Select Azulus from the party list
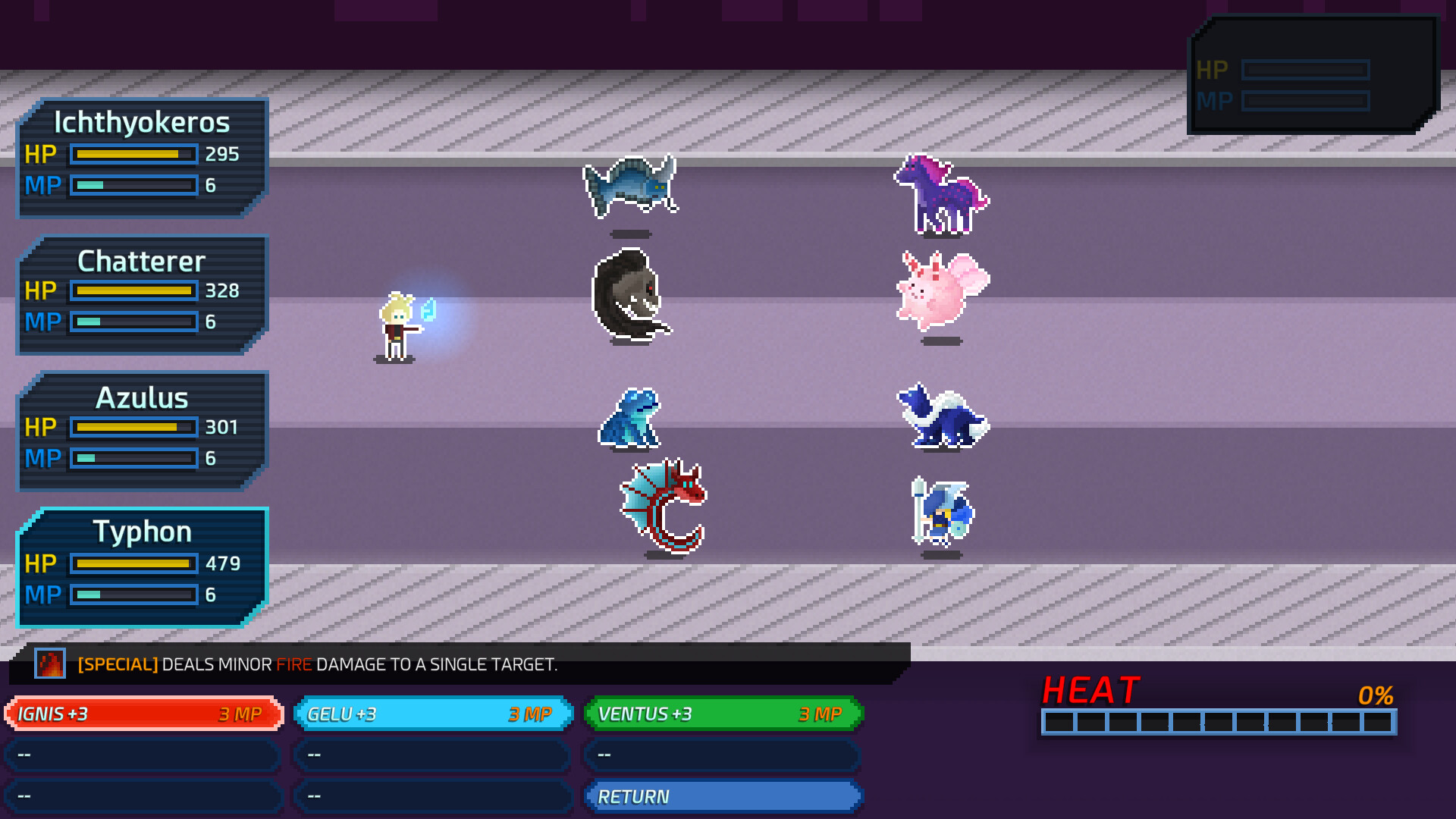 point(142,428)
